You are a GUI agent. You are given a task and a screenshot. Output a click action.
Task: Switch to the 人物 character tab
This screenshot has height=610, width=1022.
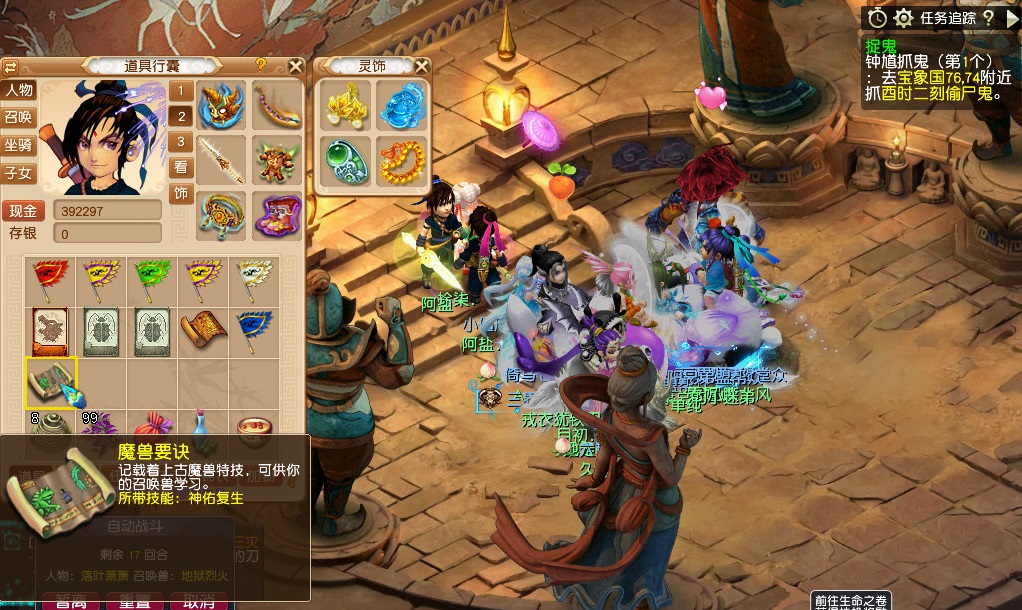(x=19, y=90)
